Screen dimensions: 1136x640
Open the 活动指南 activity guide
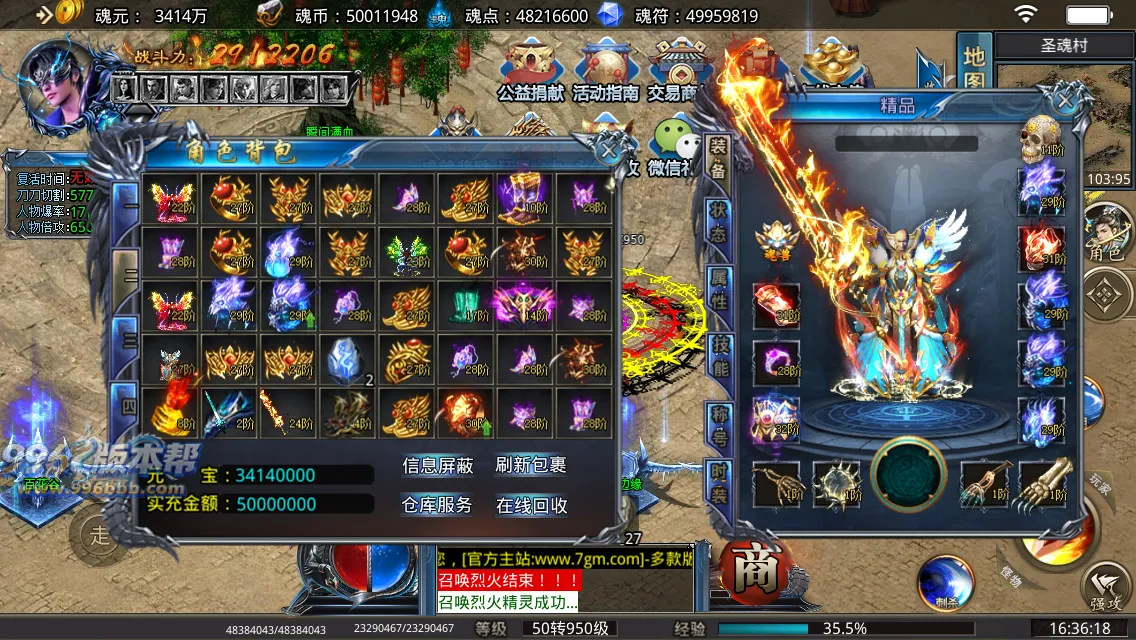[x=605, y=72]
